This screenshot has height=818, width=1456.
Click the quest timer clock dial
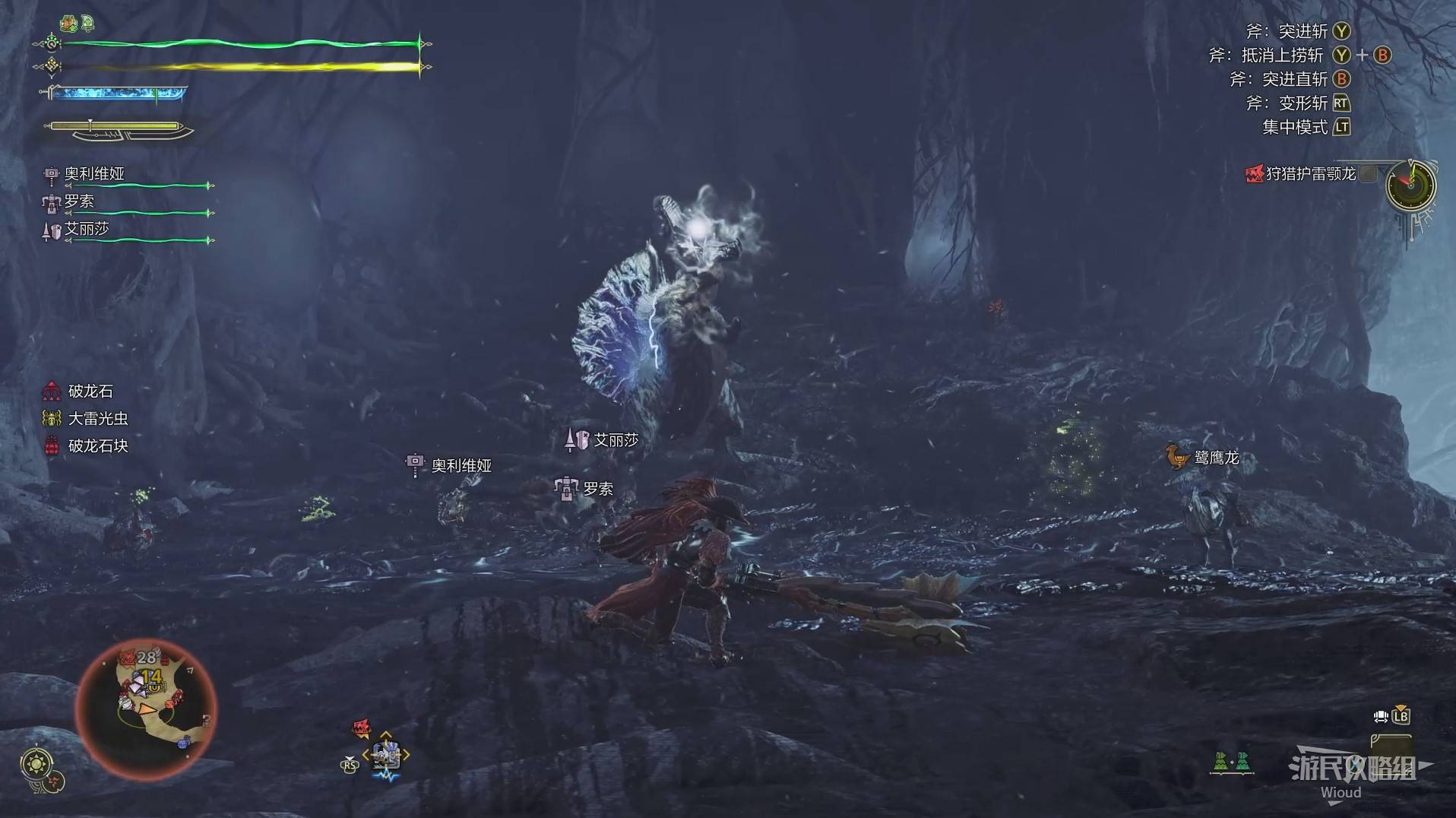pos(1410,185)
